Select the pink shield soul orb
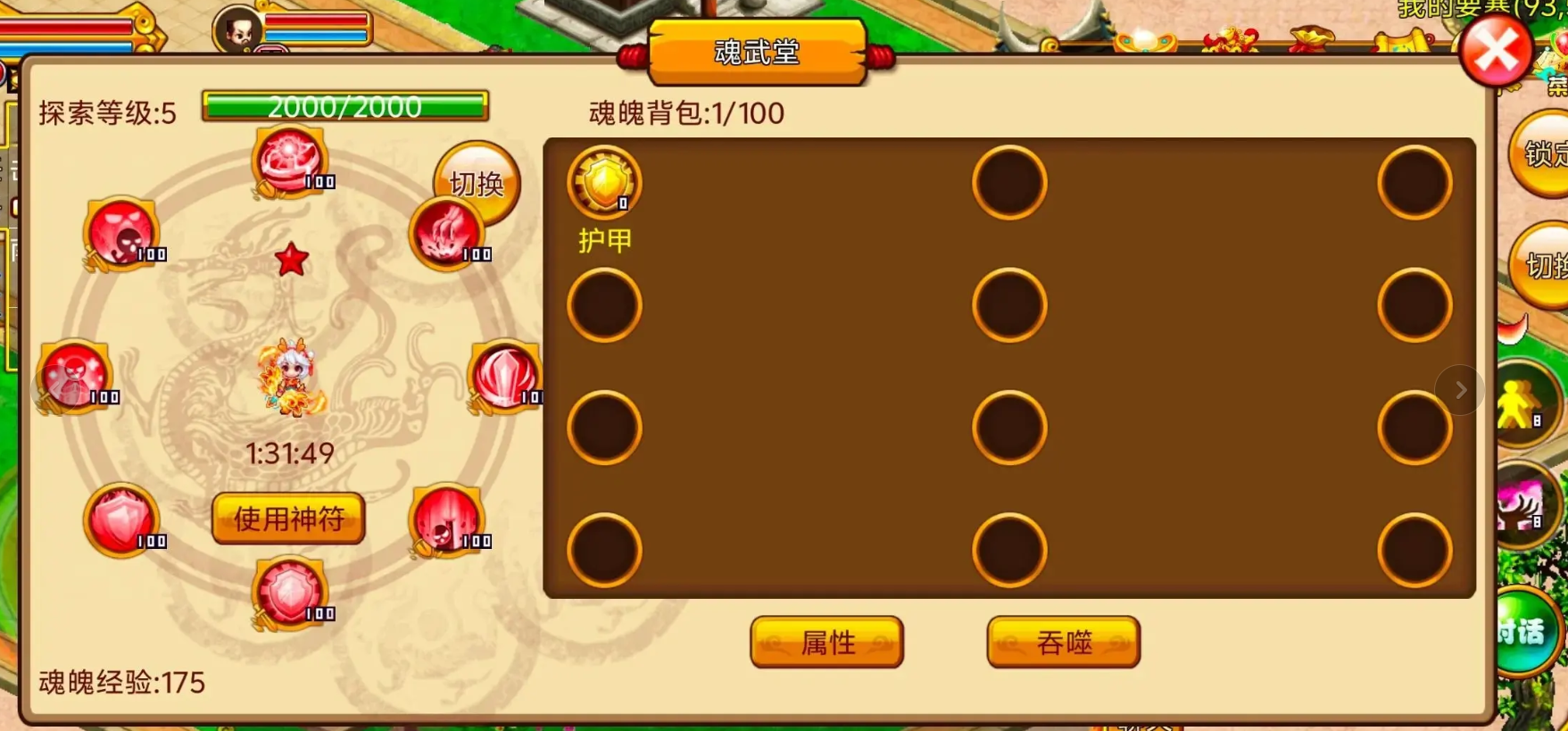Screen dimensions: 1568x731 (120, 518)
